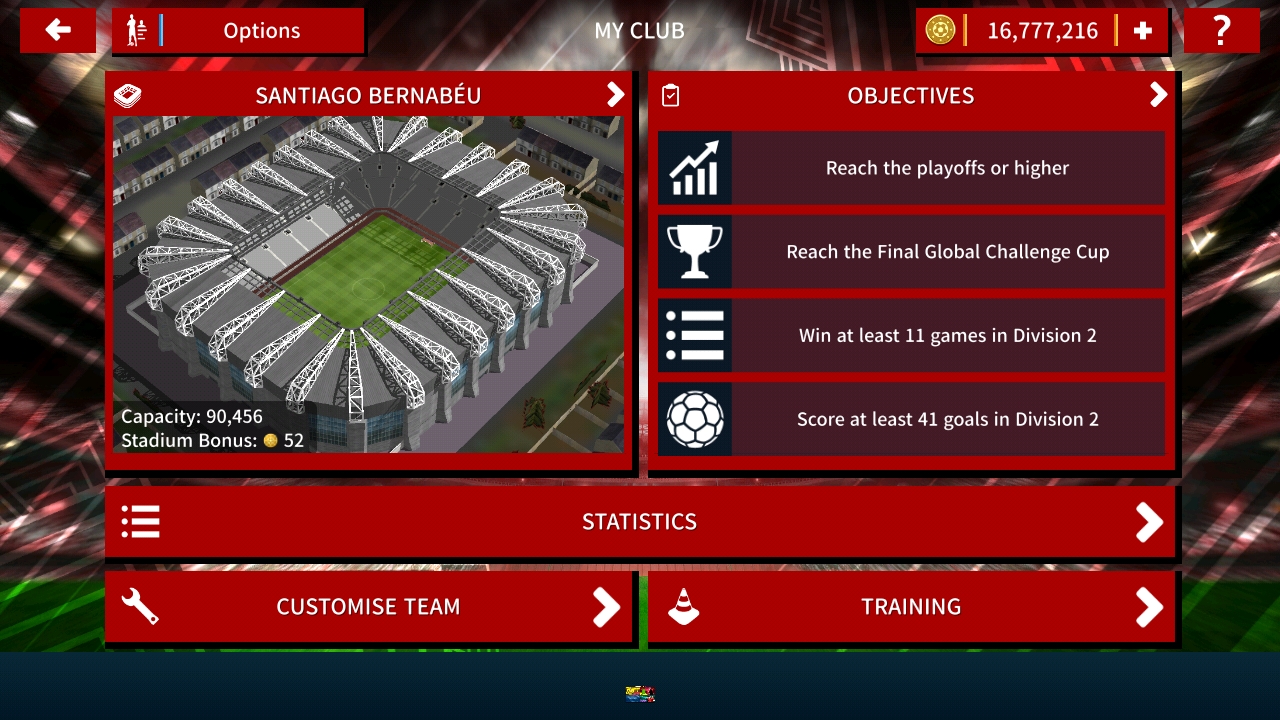Open help with the question mark button
Screen dimensions: 1280x720
click(x=1221, y=31)
